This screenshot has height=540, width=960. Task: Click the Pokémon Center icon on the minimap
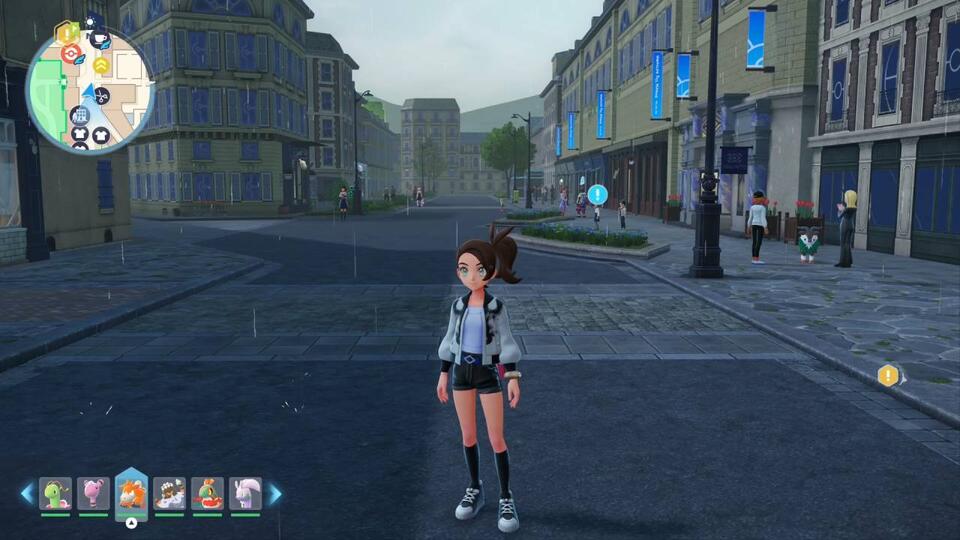pos(71,54)
